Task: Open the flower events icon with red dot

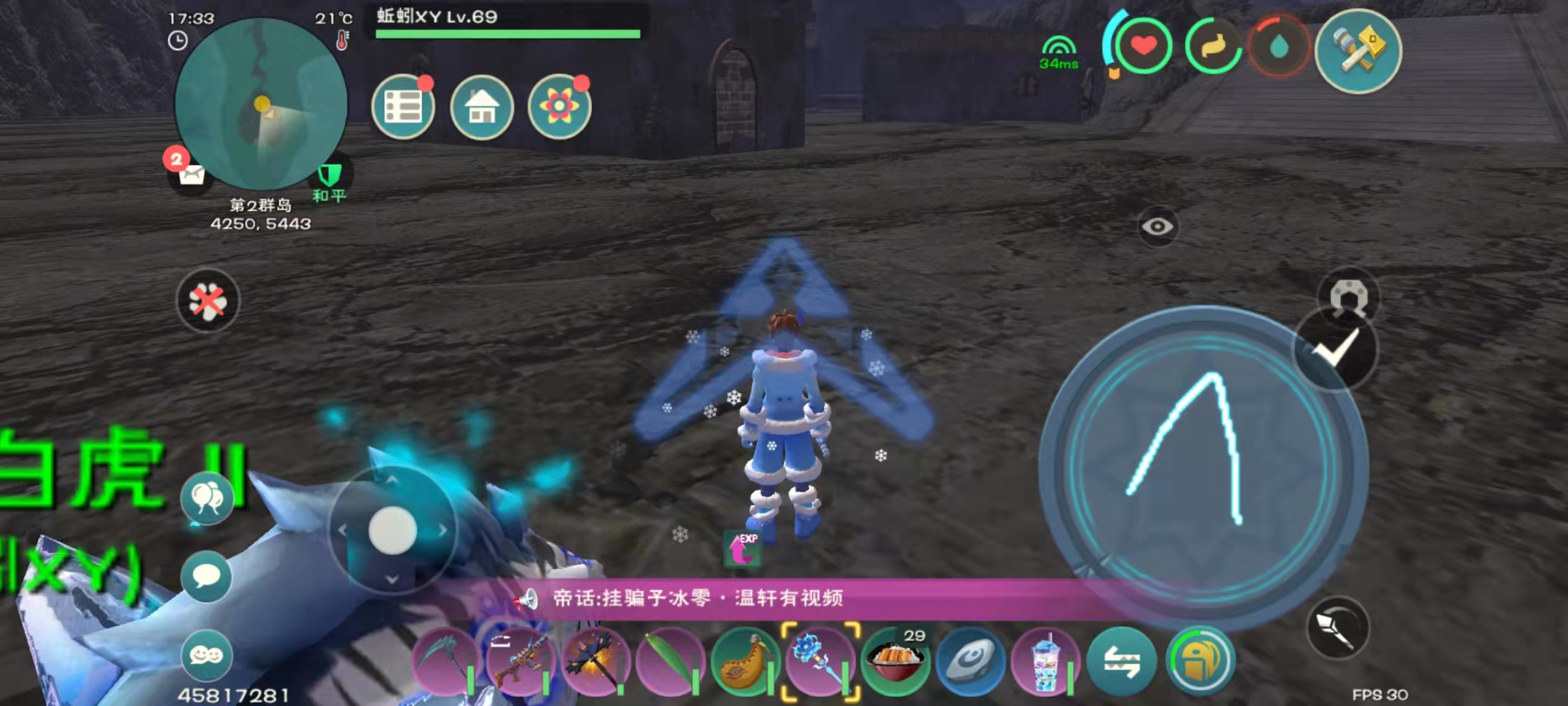Action: (x=561, y=108)
